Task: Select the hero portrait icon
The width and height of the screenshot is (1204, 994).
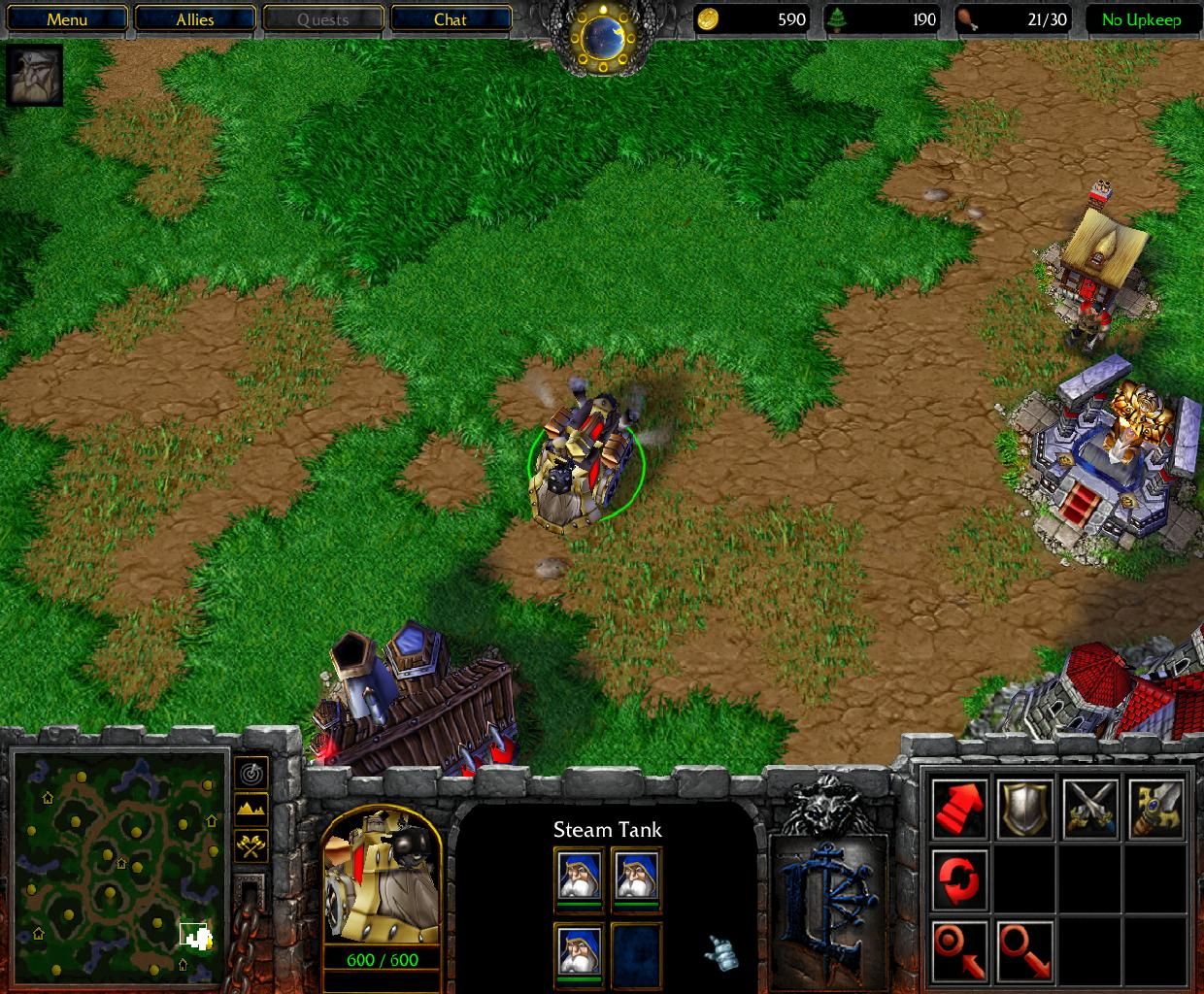Action: (x=36, y=75)
